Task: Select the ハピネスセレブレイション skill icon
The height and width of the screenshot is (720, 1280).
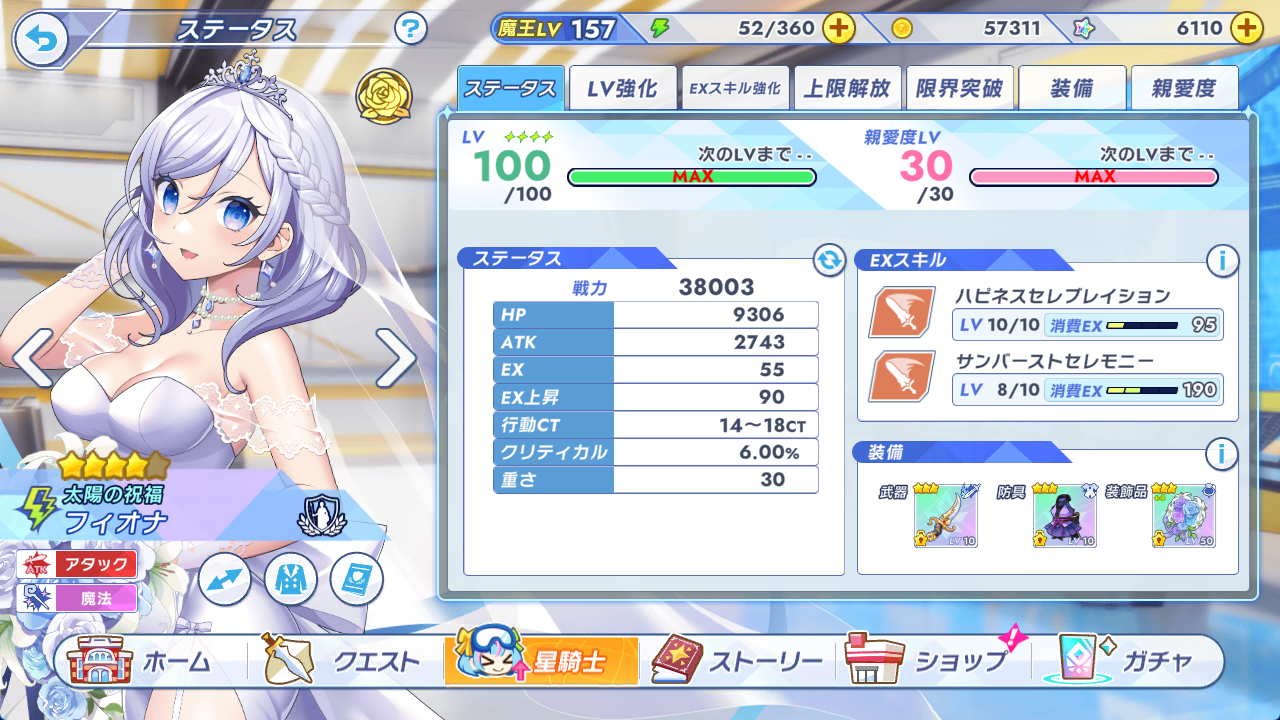Action: (902, 312)
